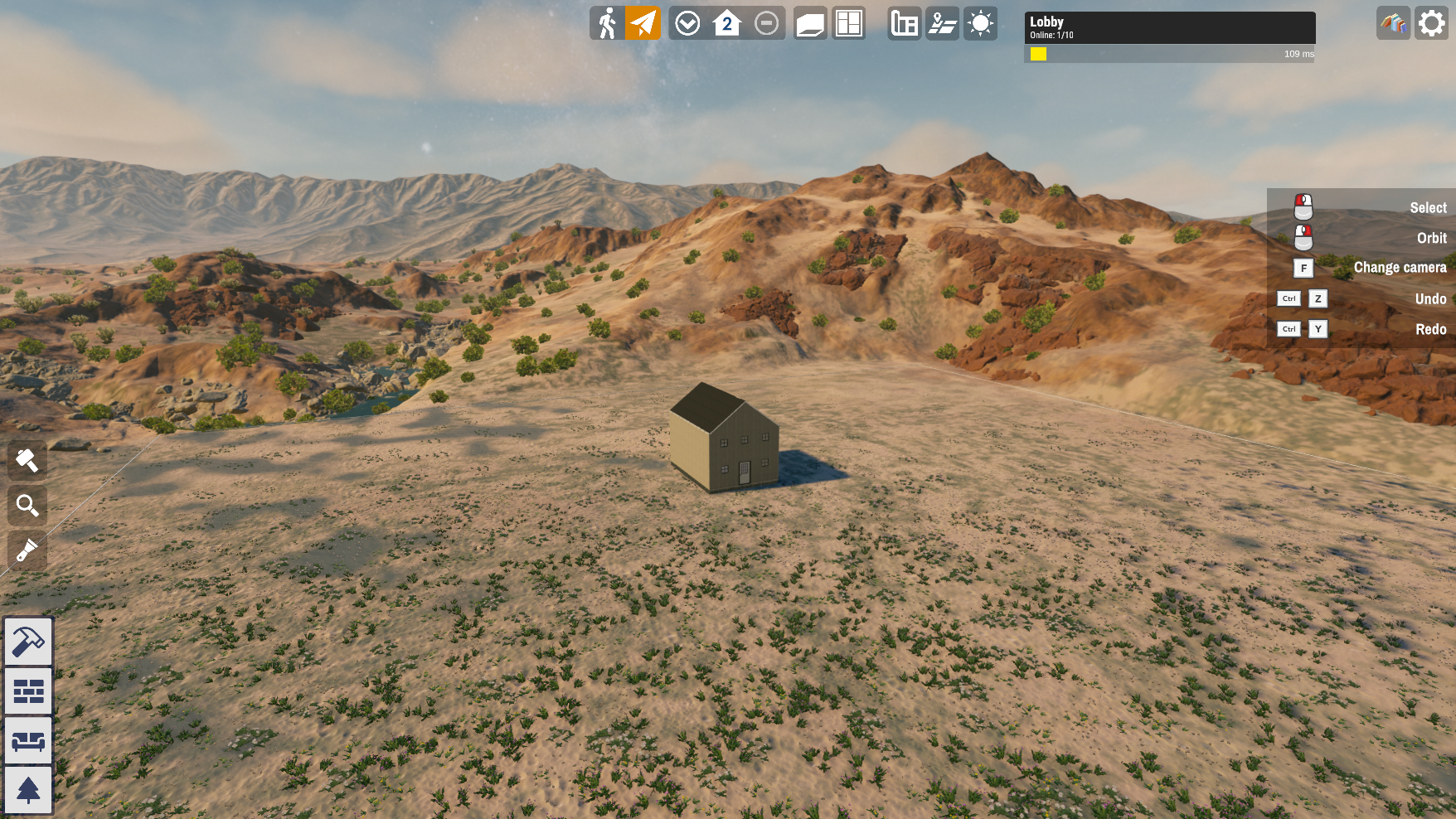Switch to the wall building tab
Screen dimensions: 1456x819
(27, 691)
